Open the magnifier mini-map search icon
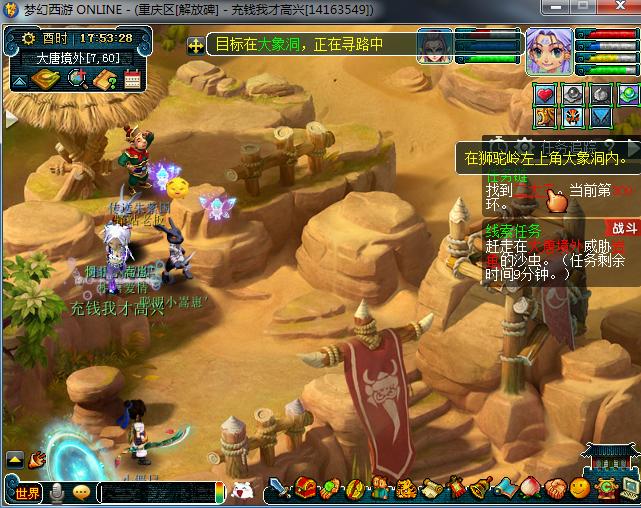 pos(75,78)
